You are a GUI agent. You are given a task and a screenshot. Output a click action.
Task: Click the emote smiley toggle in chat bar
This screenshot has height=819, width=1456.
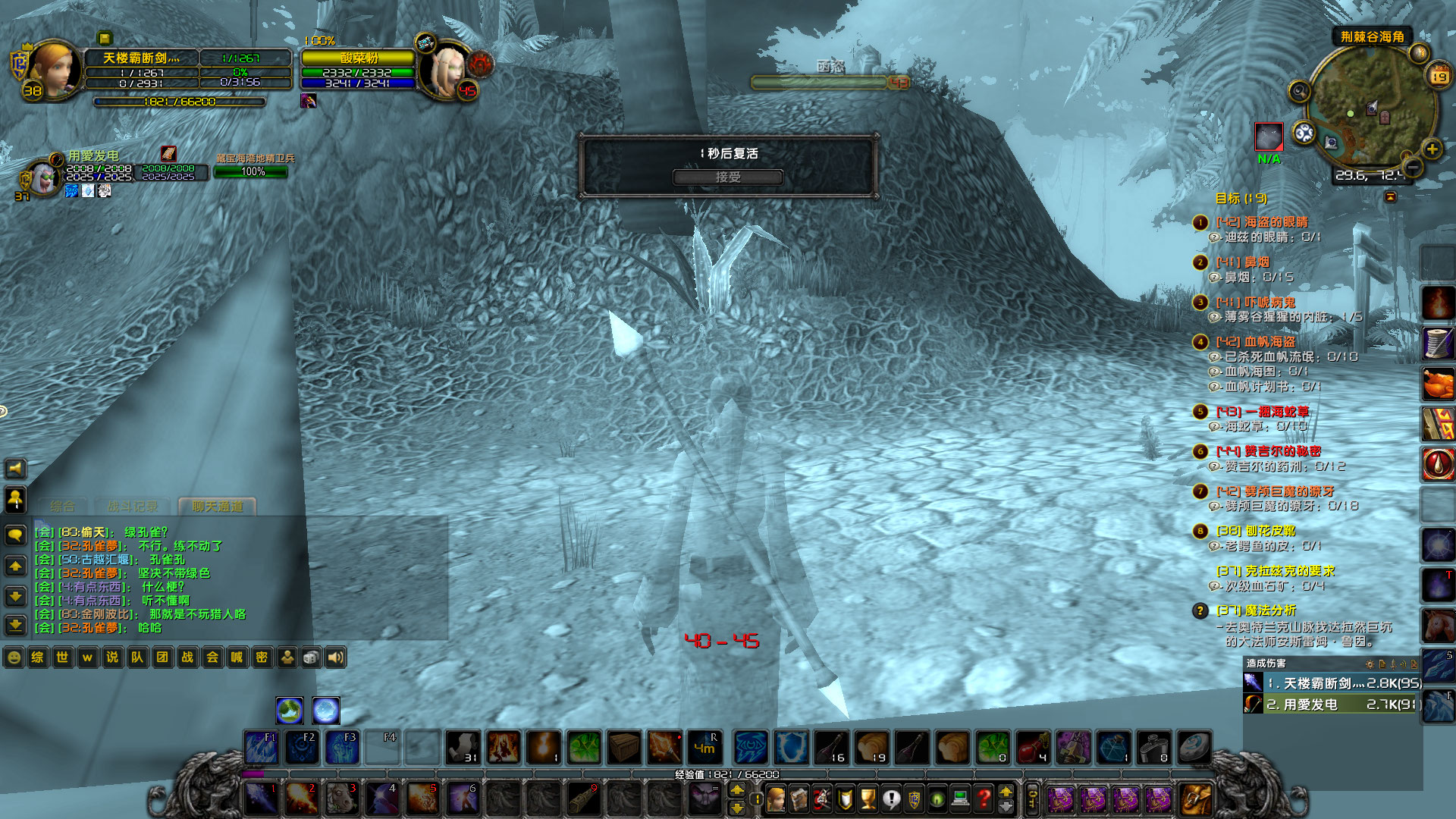pos(14,657)
